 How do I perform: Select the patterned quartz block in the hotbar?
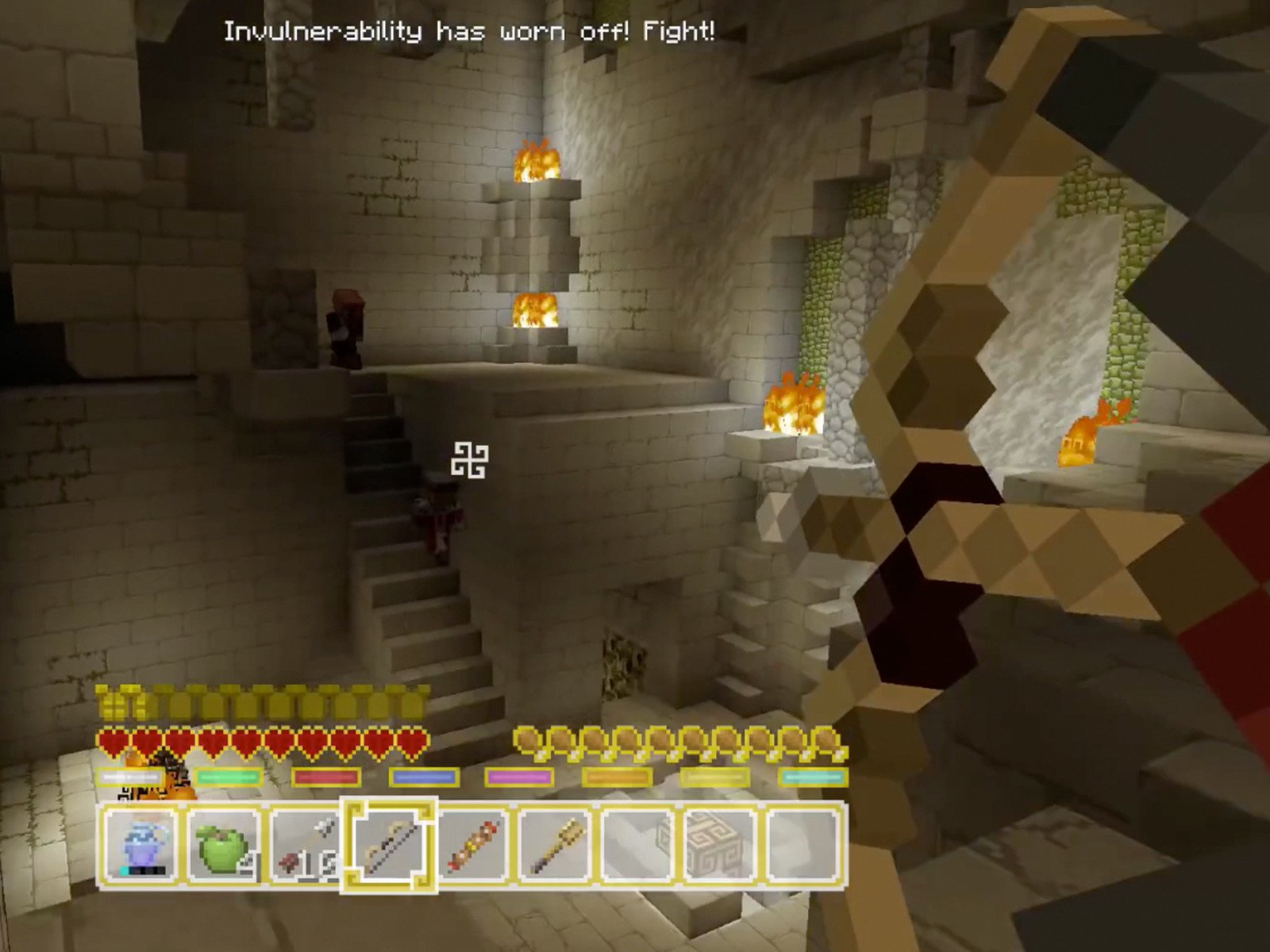pyautogui.click(x=720, y=847)
